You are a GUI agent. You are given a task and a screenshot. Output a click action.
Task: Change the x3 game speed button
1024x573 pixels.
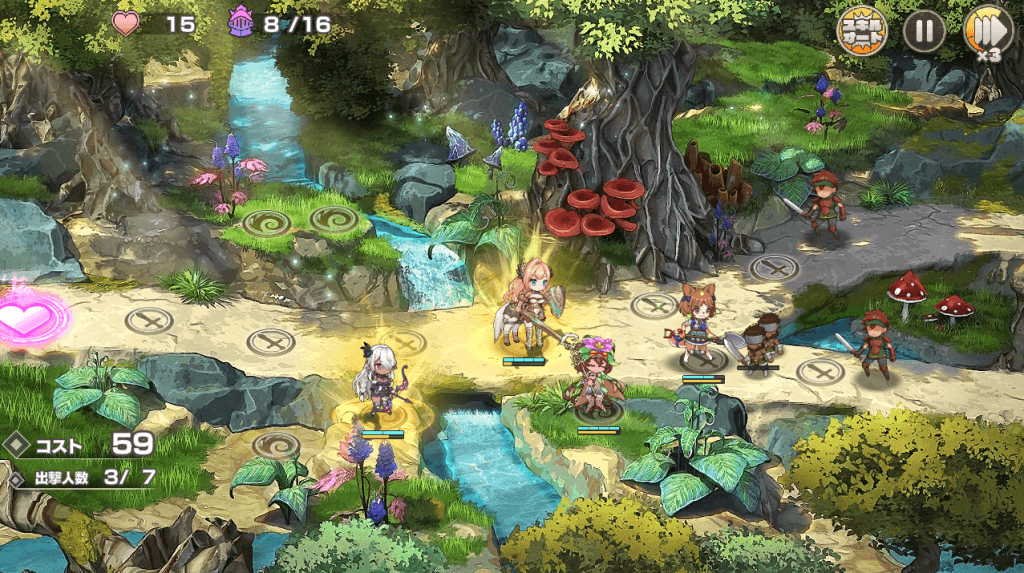tap(986, 32)
